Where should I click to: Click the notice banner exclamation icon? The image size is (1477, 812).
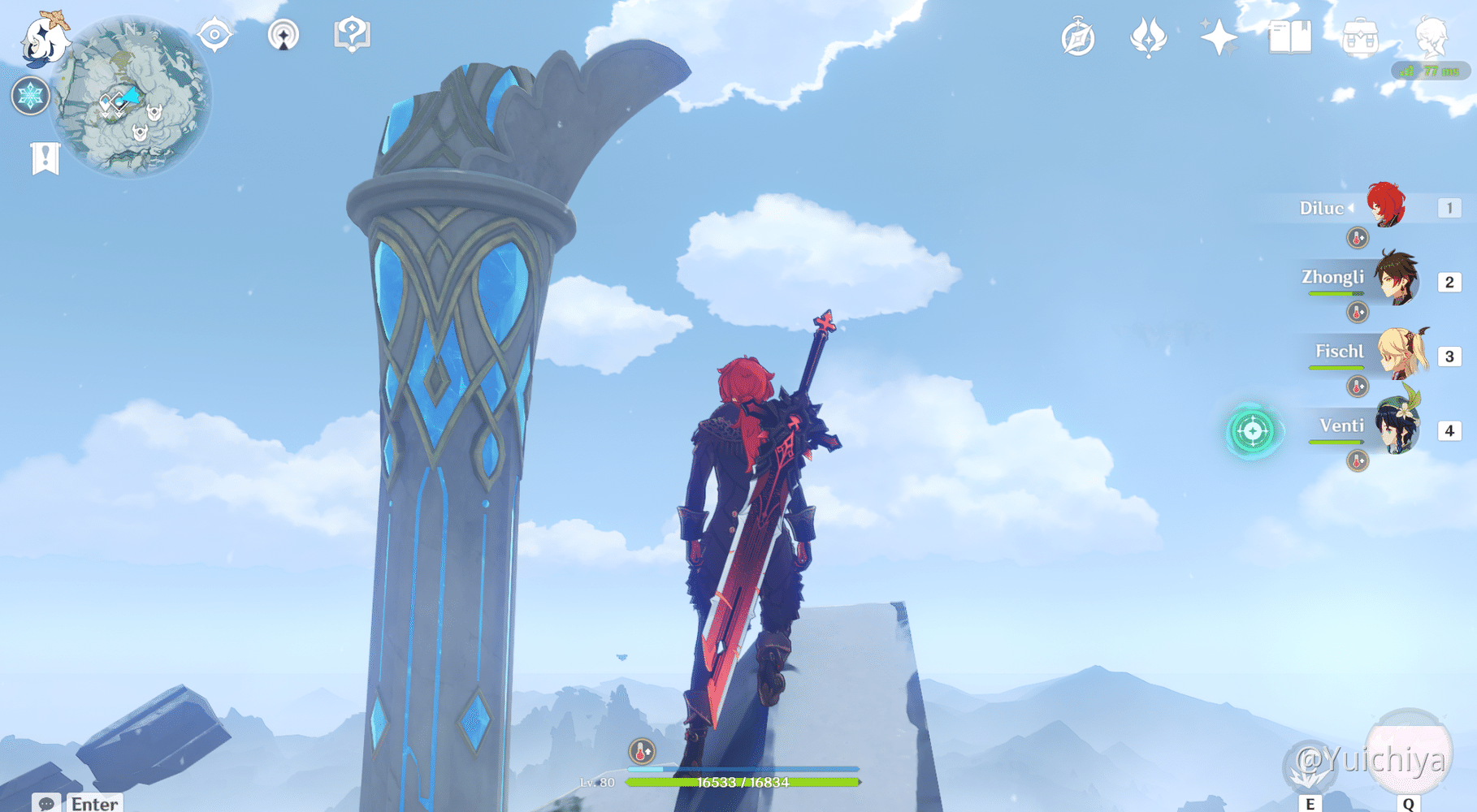click(x=46, y=158)
